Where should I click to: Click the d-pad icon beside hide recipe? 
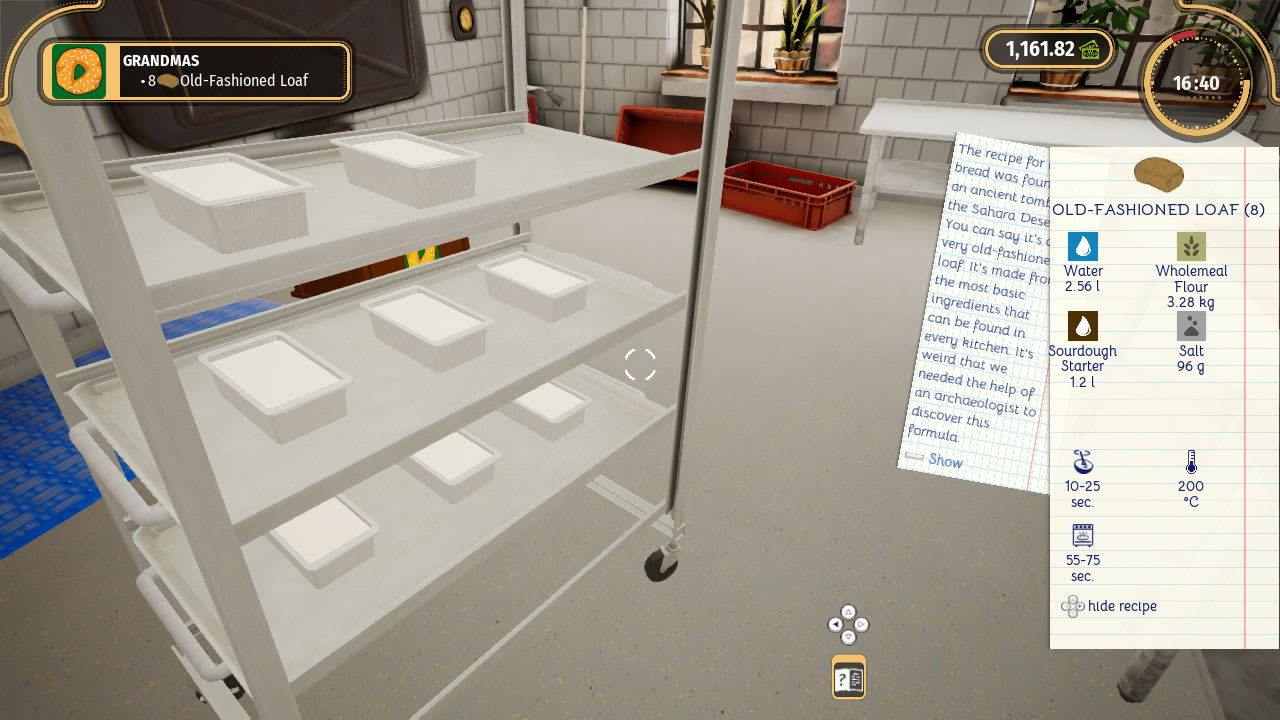click(1073, 606)
